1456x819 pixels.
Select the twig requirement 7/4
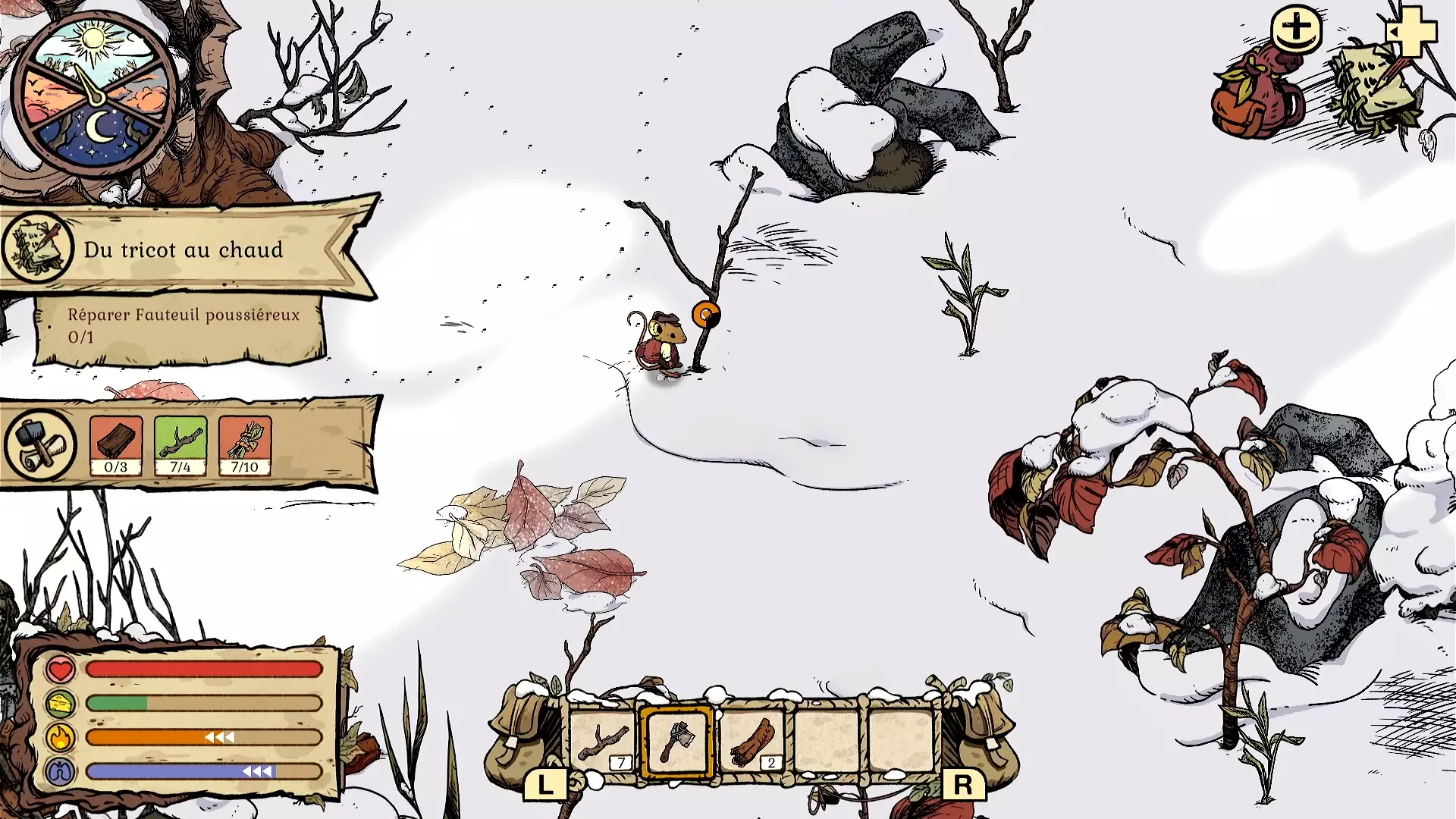tap(180, 446)
